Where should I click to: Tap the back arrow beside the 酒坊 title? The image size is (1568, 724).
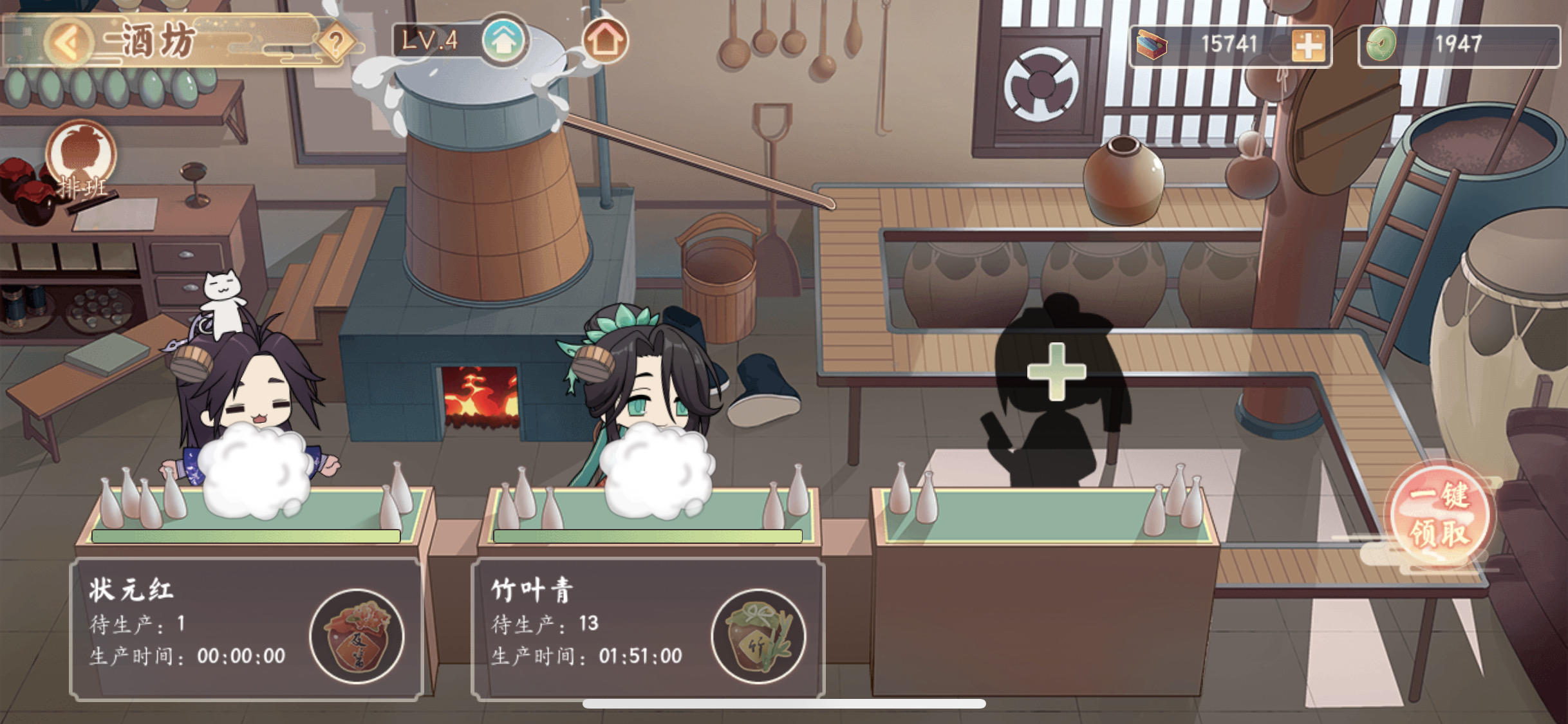click(68, 40)
